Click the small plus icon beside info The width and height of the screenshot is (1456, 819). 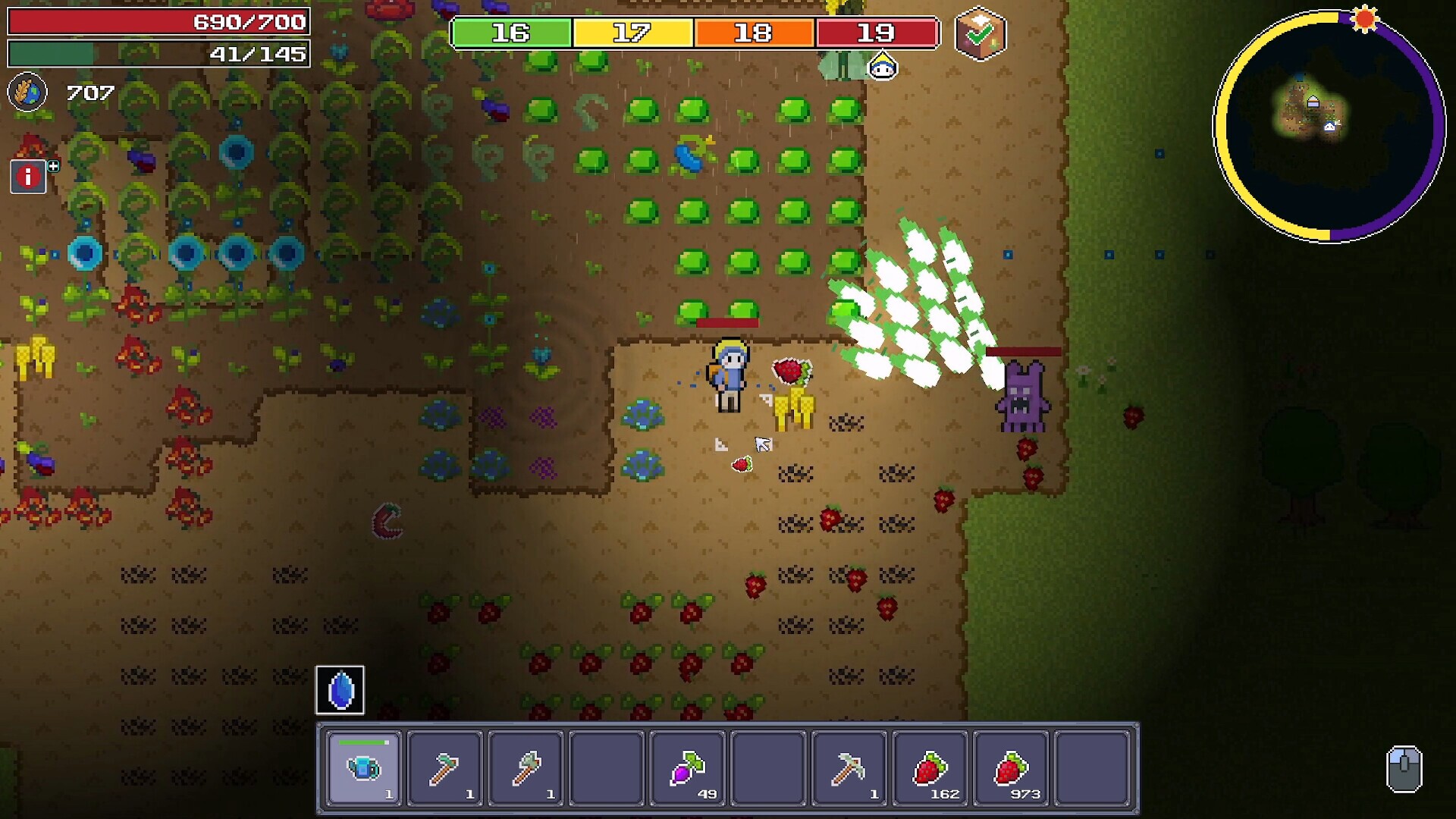tap(54, 165)
